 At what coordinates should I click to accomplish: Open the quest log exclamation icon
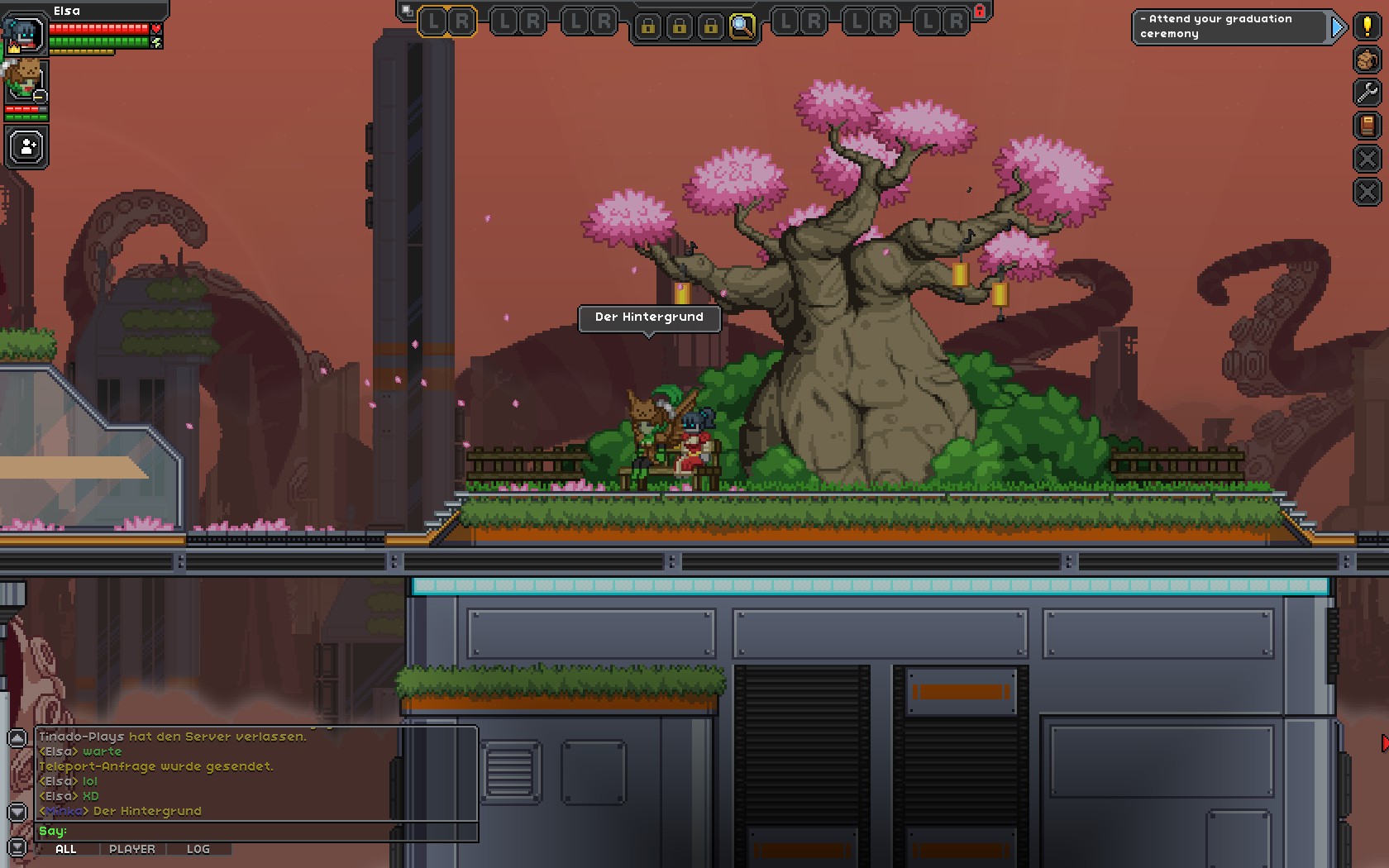[1368, 26]
